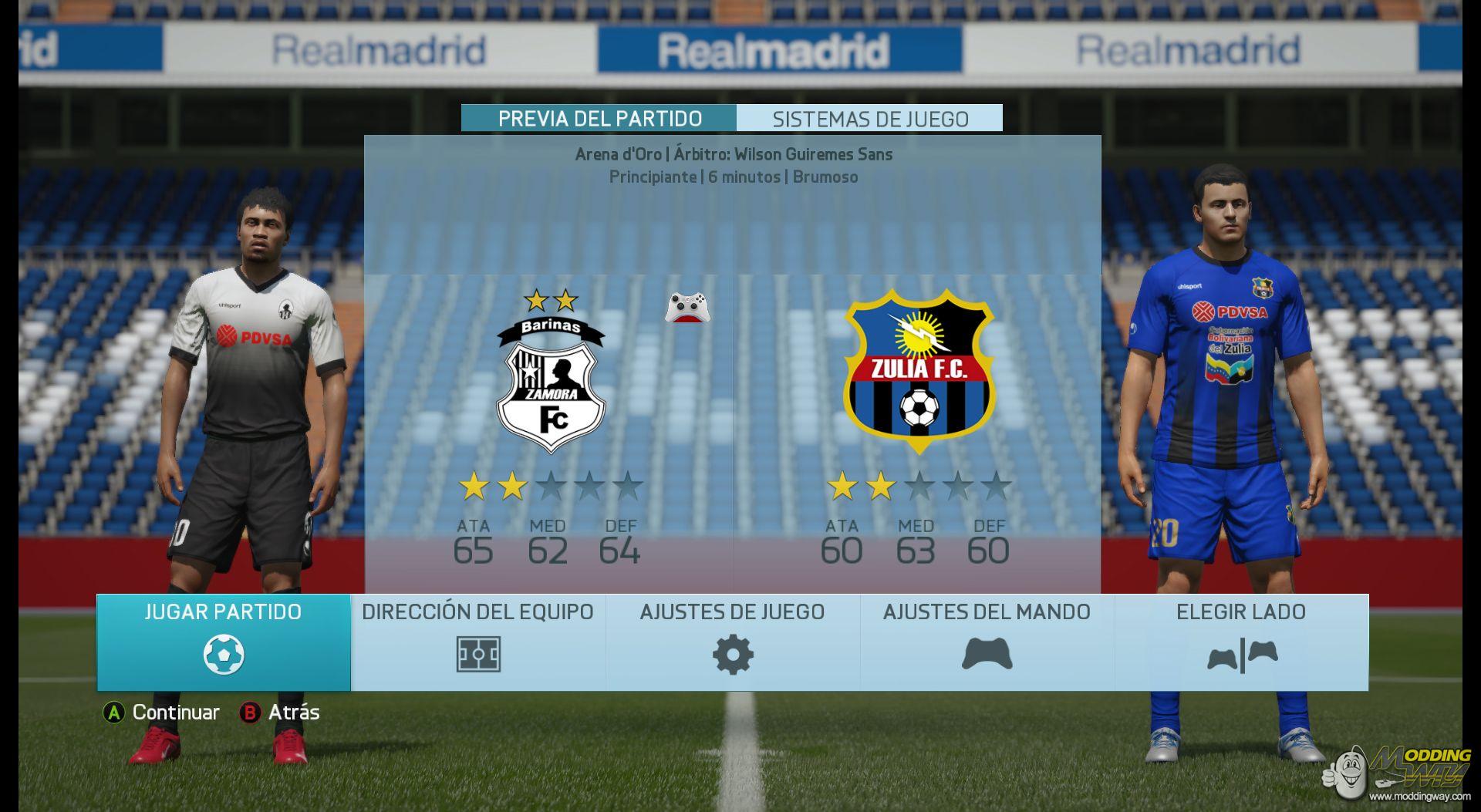Choose the Elegir Lado option
Screen dimensions: 1481x812
click(x=1241, y=642)
